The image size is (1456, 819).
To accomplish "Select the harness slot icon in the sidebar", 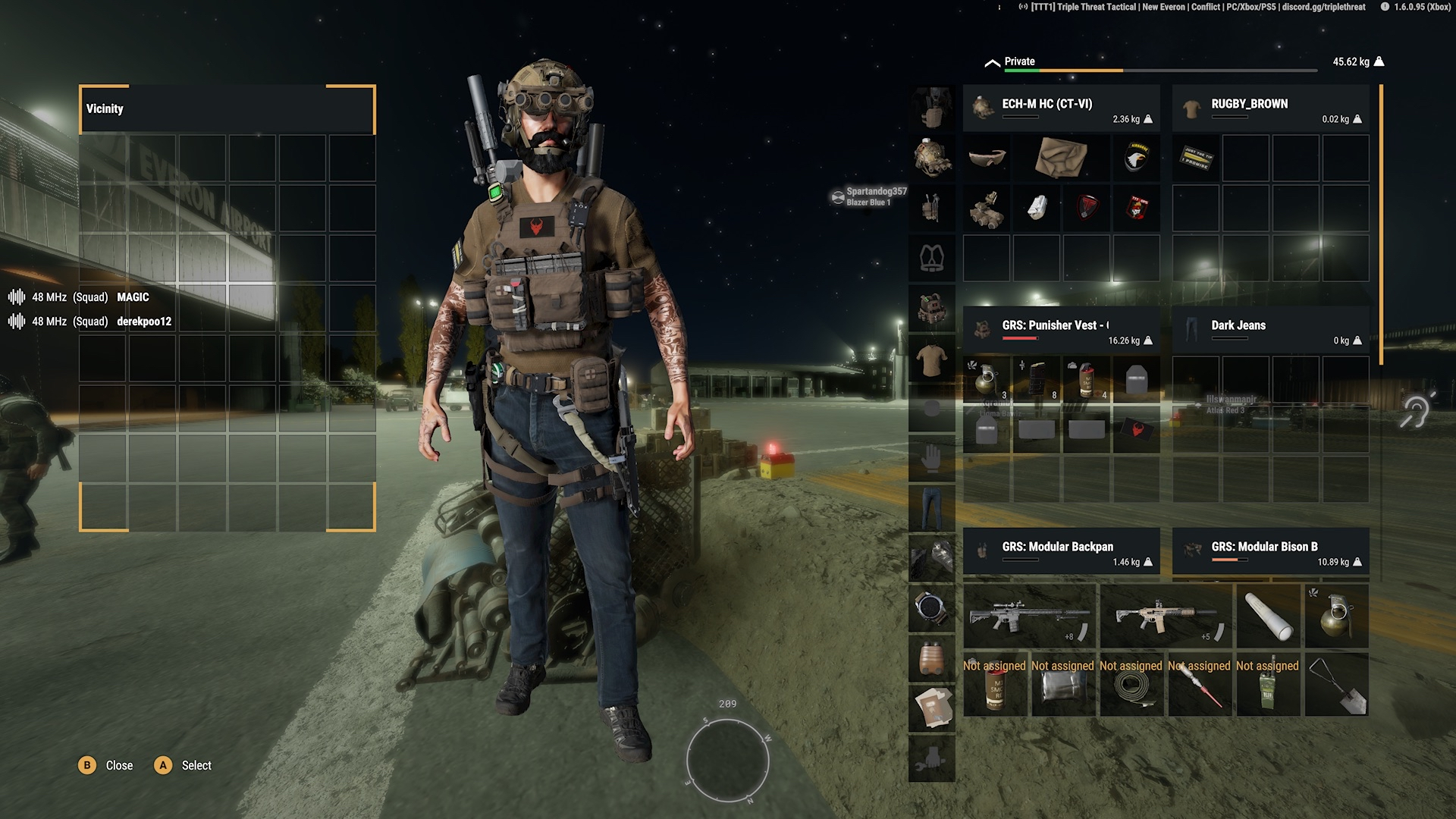I will pos(931,258).
